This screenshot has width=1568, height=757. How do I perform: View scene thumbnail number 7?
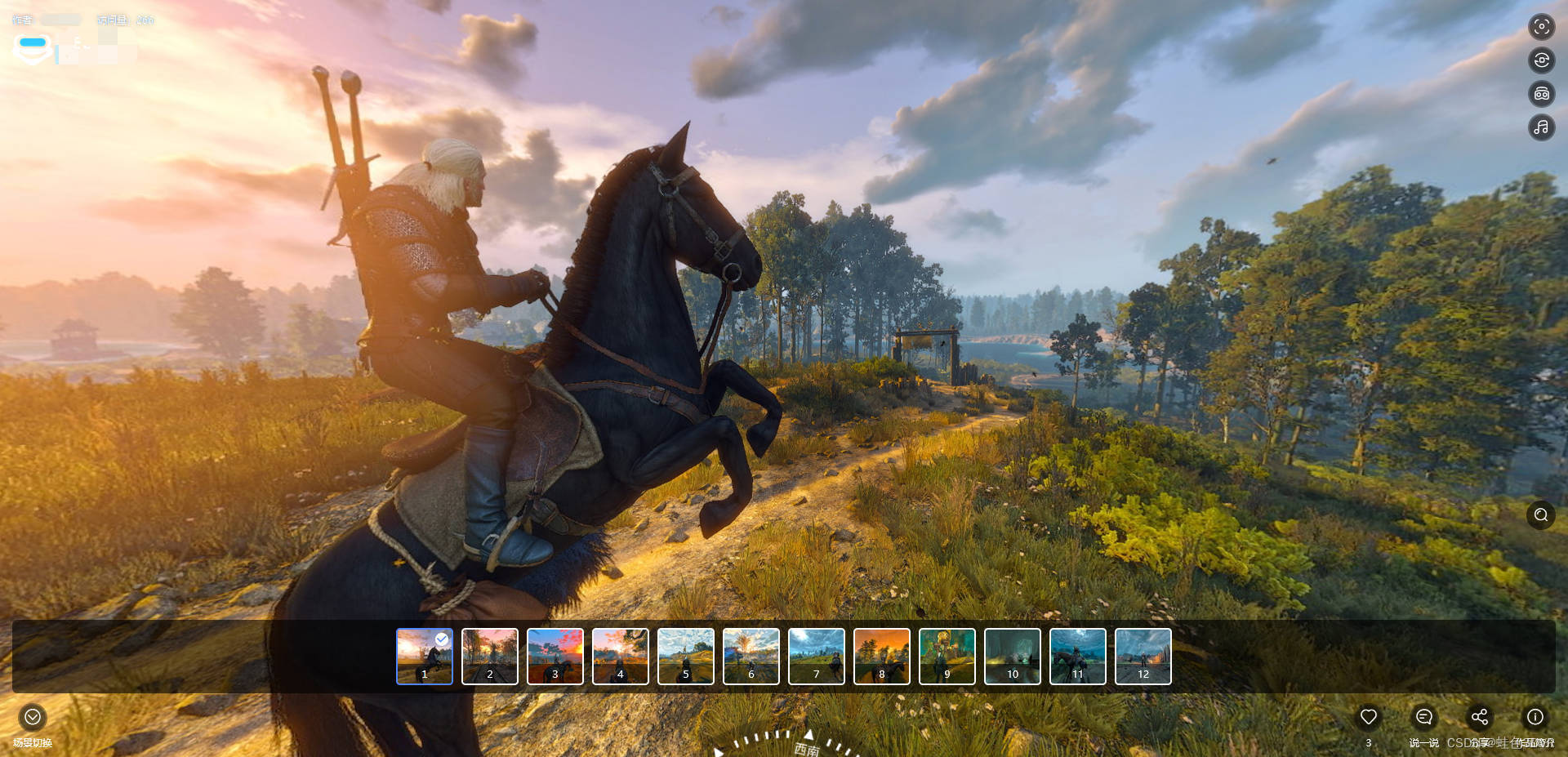pos(817,656)
